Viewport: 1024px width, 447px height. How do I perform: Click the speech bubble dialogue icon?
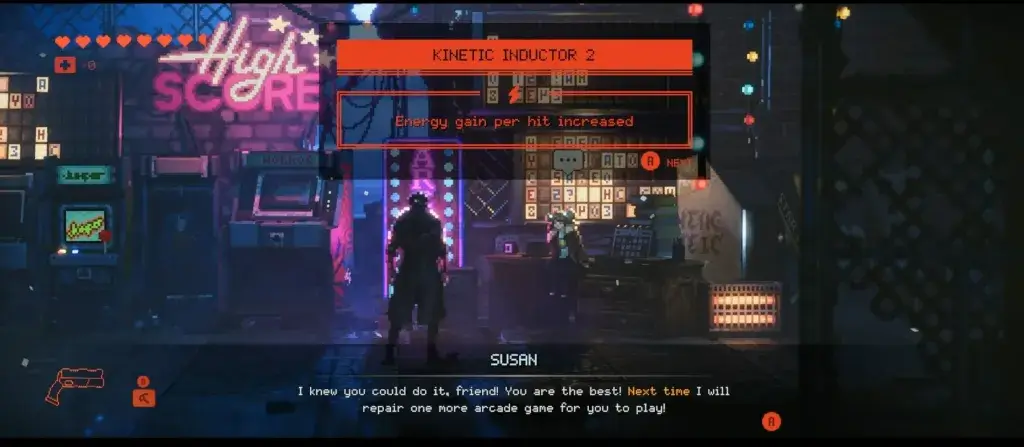568,159
